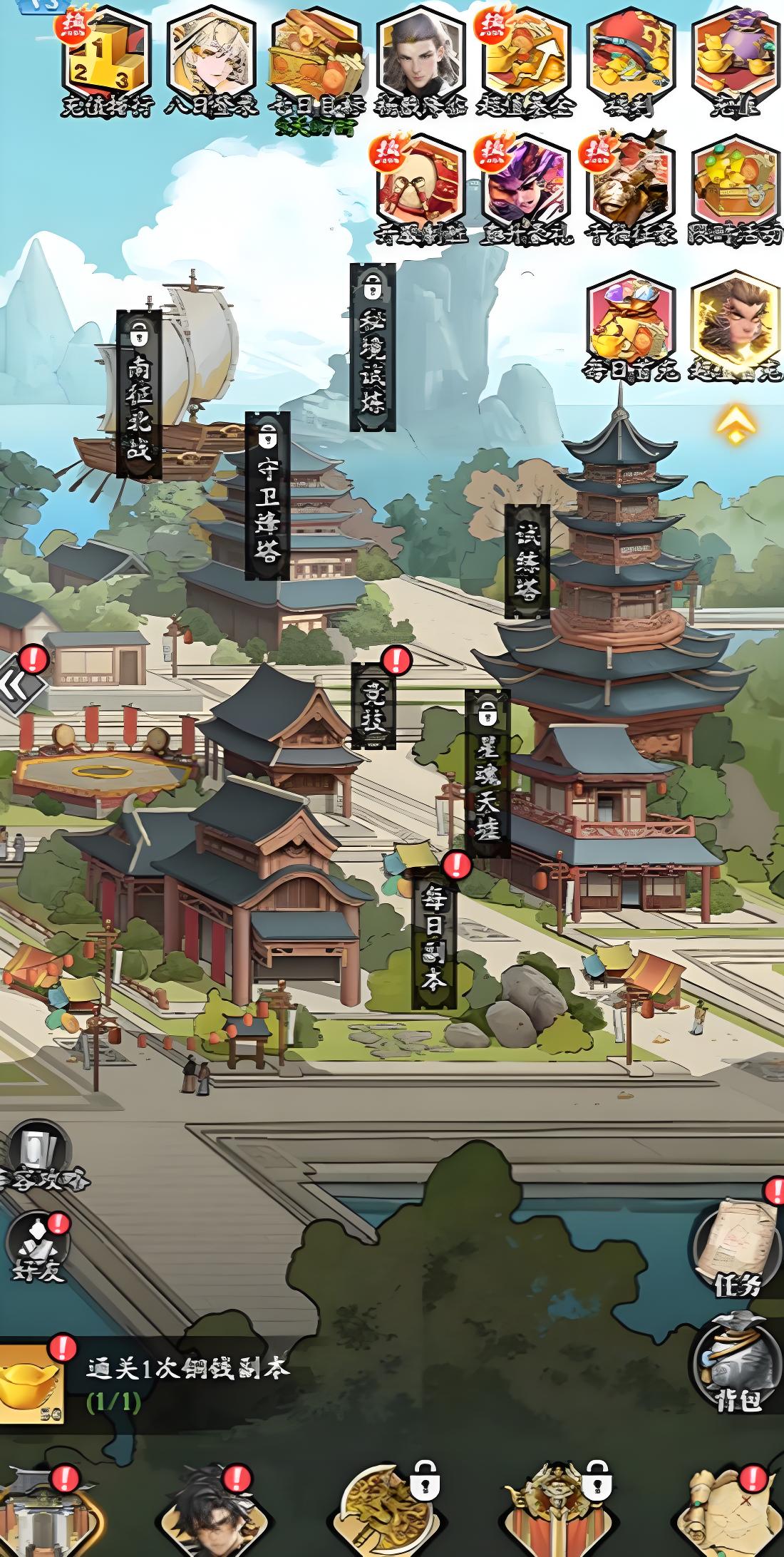
Task: Tap the locked 守卫雄塔 banner
Action: tap(267, 496)
